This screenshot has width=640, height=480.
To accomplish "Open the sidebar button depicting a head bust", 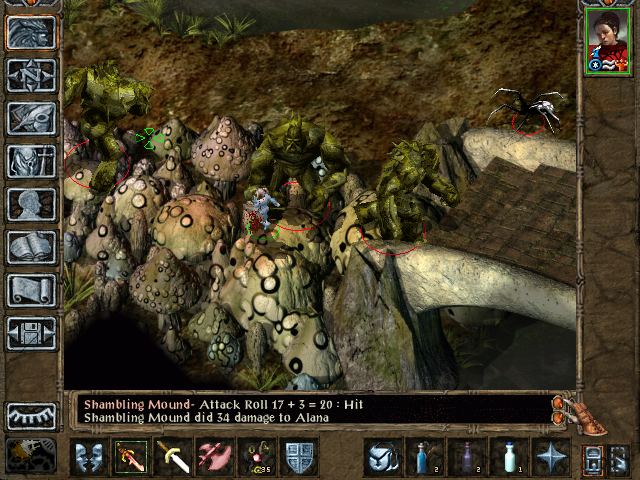I will point(32,205).
